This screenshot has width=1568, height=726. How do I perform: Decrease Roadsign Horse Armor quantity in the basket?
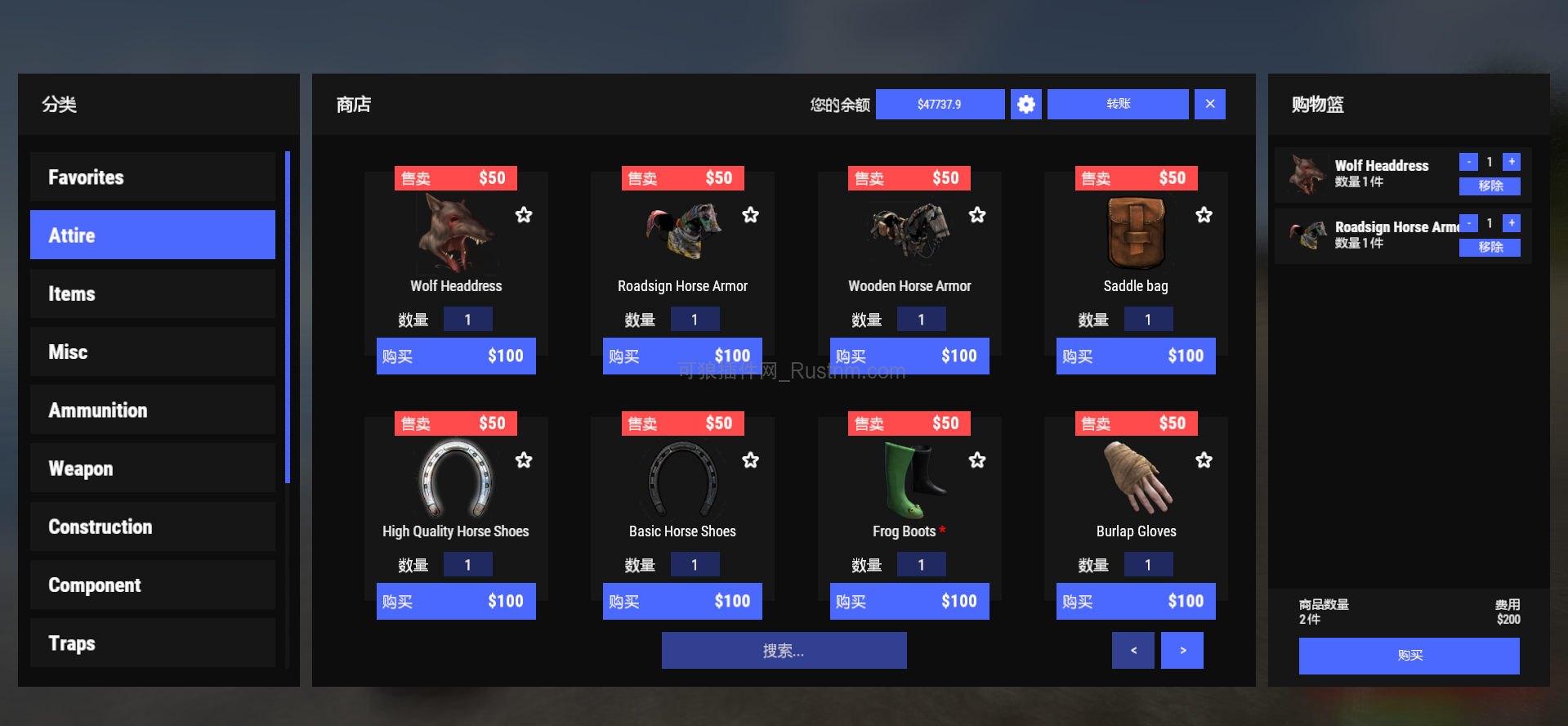point(1468,222)
